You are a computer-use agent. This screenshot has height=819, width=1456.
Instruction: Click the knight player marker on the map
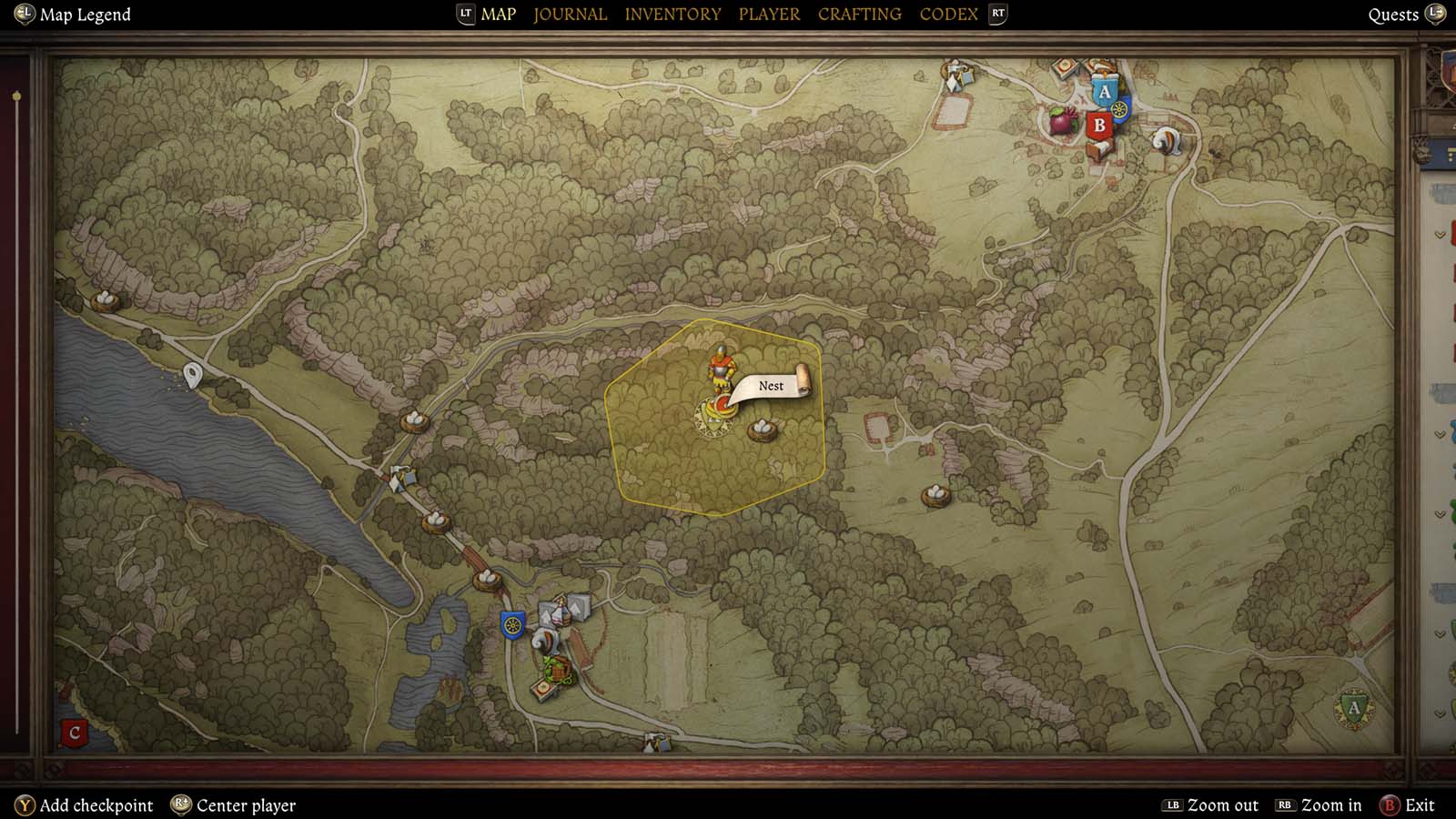point(721,369)
